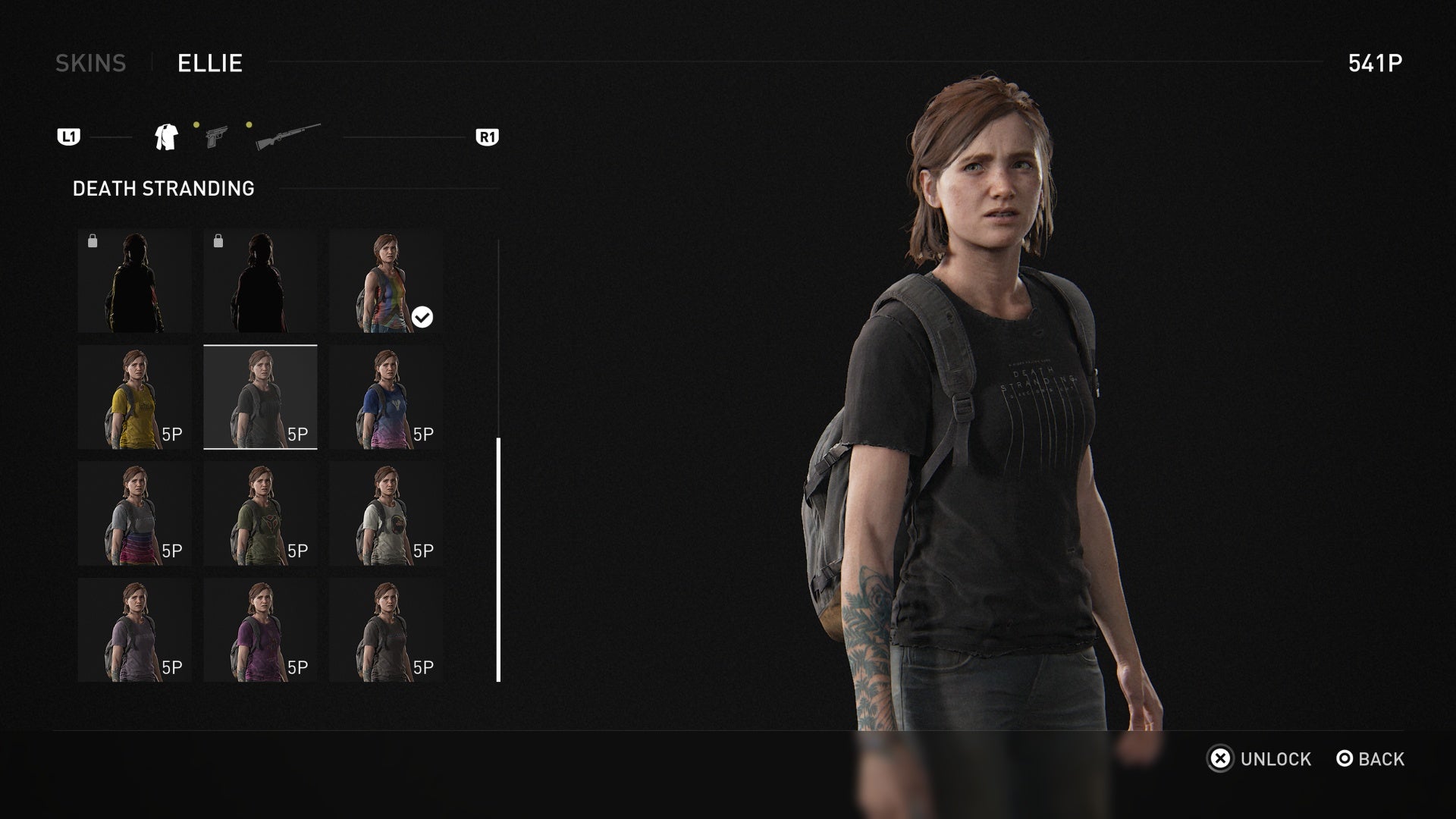Screen dimensions: 1456x819
Task: Select the shirt skins category icon
Action: [165, 136]
